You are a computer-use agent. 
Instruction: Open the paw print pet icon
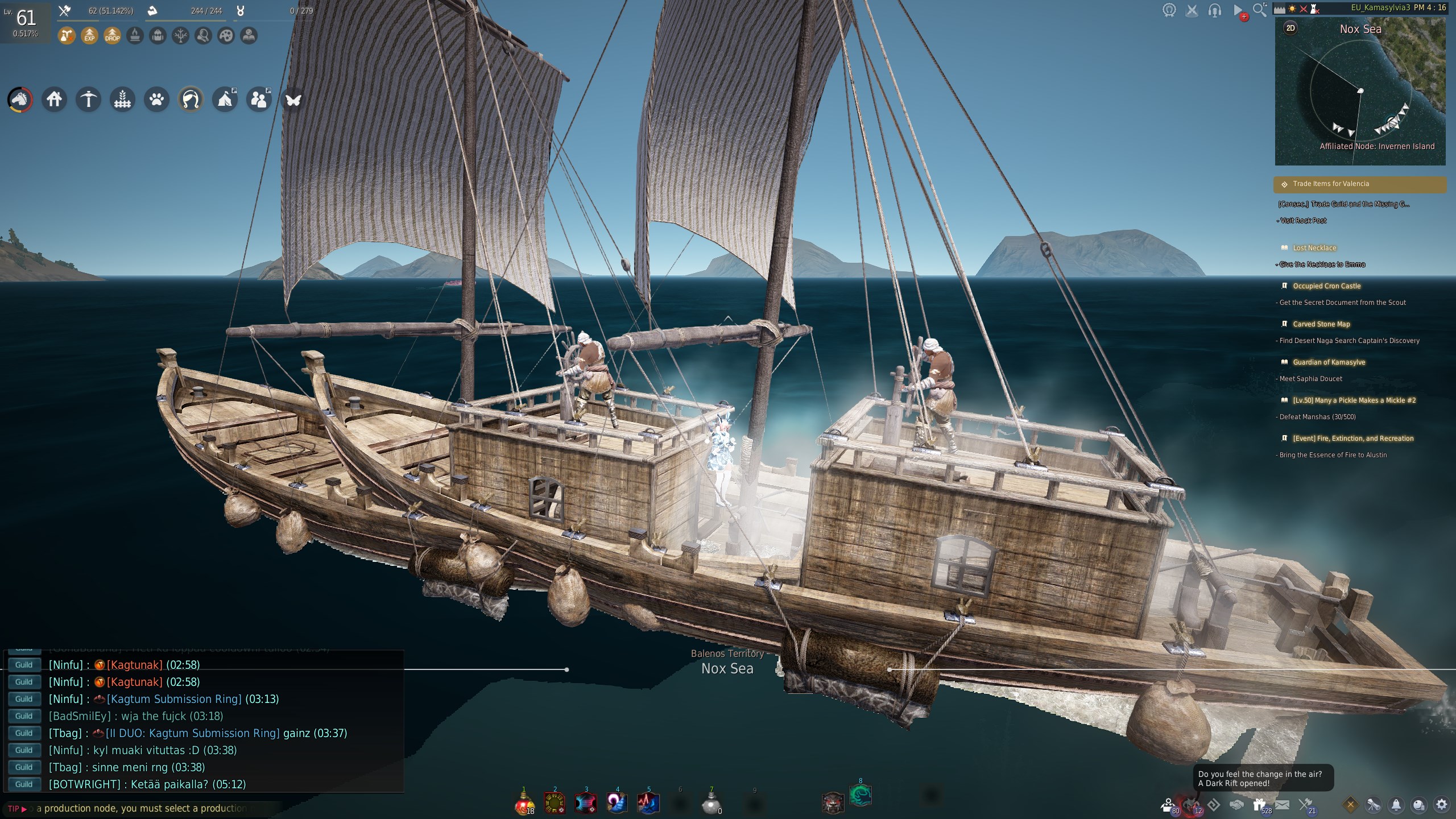157,100
